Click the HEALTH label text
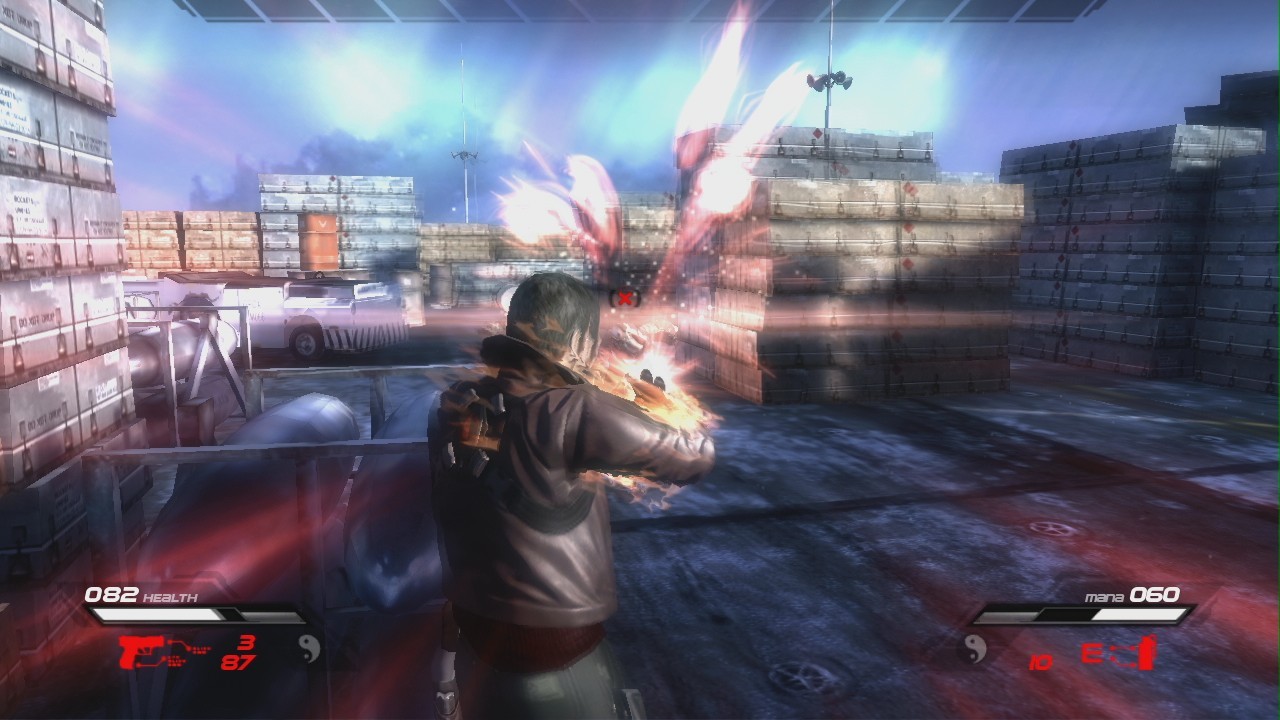Screen dimensions: 1280x720 click(x=170, y=596)
